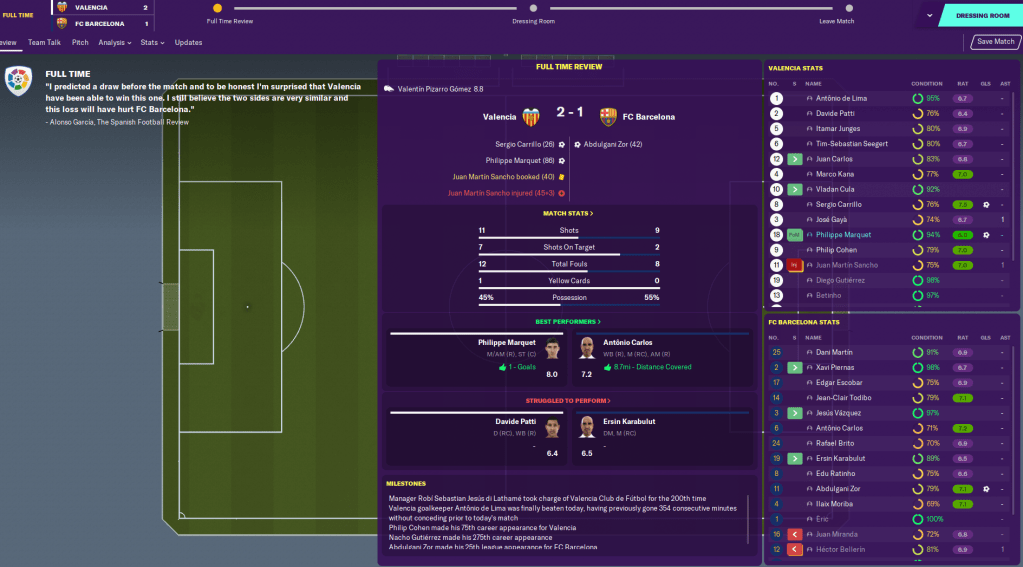
Task: Open the Best Performers section
Action: 568,322
